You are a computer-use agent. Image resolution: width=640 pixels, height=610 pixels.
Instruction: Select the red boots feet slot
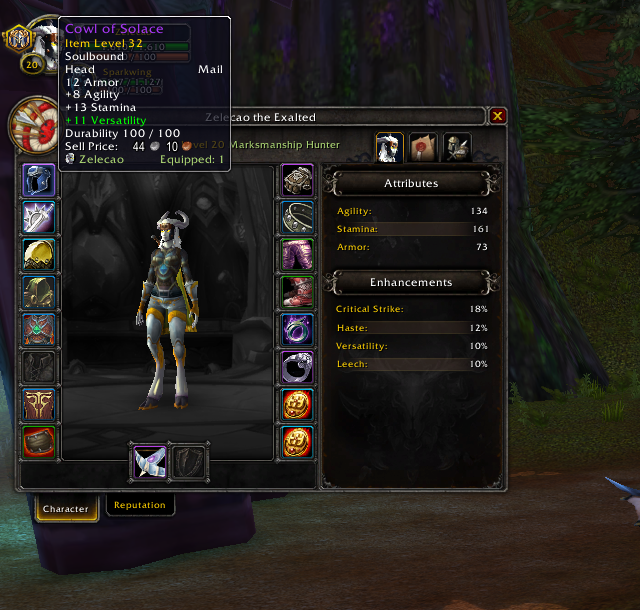click(297, 292)
